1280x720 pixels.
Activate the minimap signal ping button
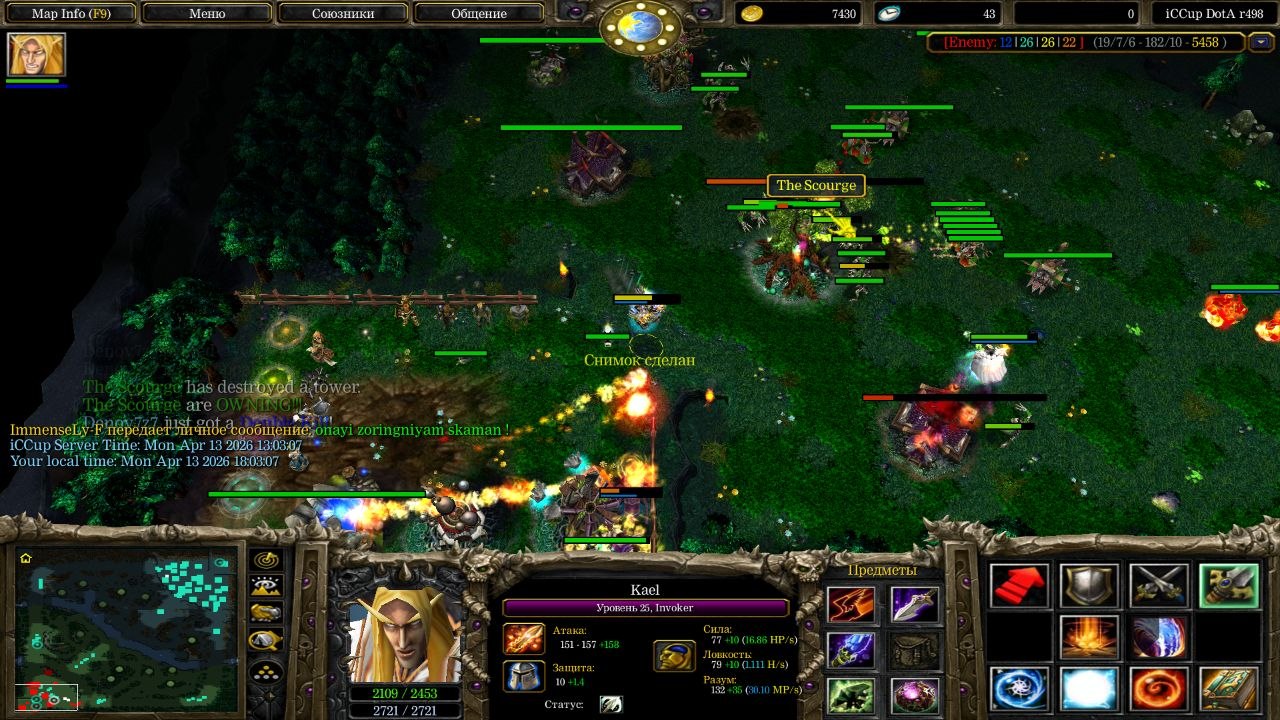tap(266, 560)
